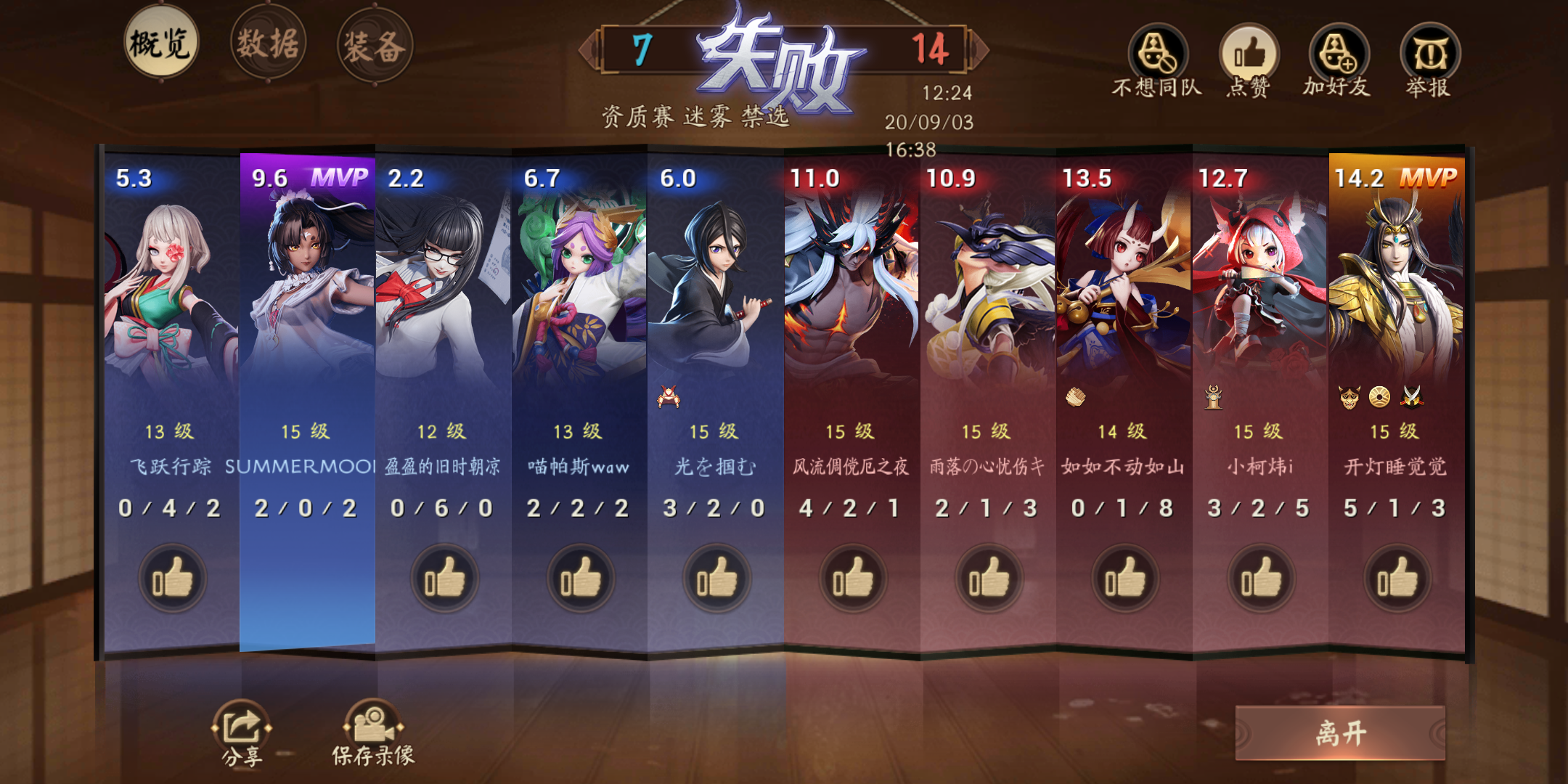The height and width of the screenshot is (784, 1568).
Task: Select the 概览 overview tab button
Action: pyautogui.click(x=161, y=45)
